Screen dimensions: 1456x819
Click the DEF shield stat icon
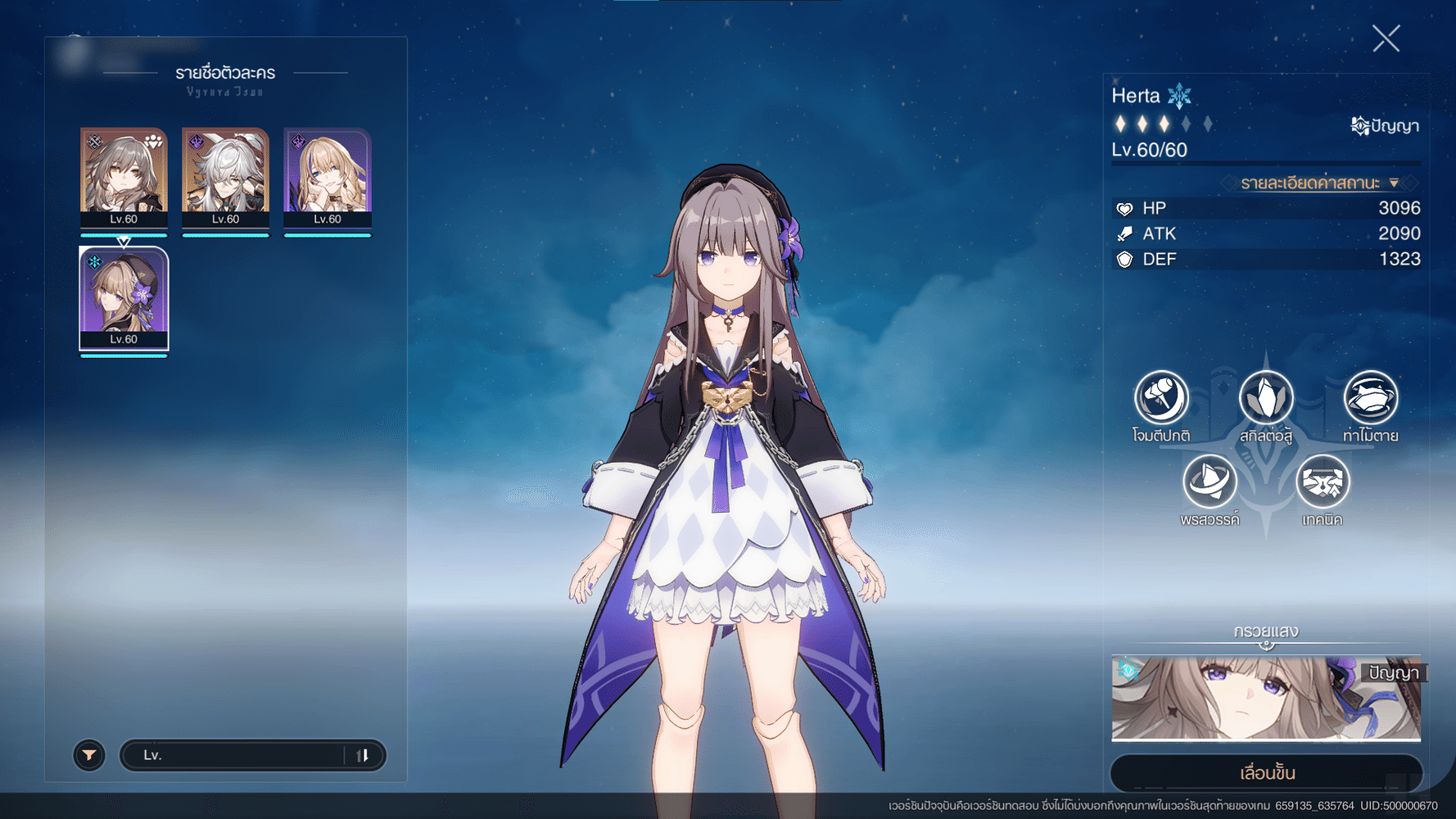pos(1124,259)
